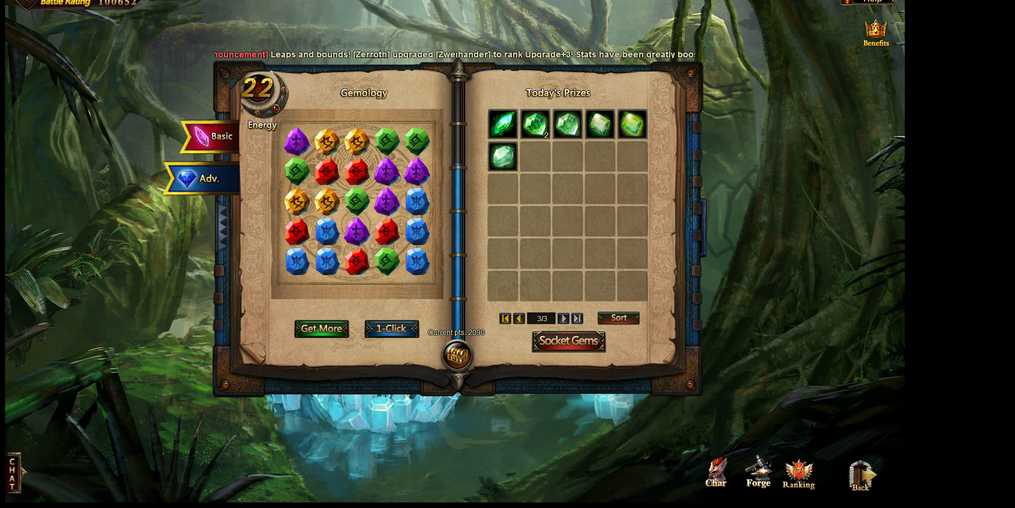This screenshot has height=508, width=1015.
Task: Open the Ranking menu
Action: point(798,473)
